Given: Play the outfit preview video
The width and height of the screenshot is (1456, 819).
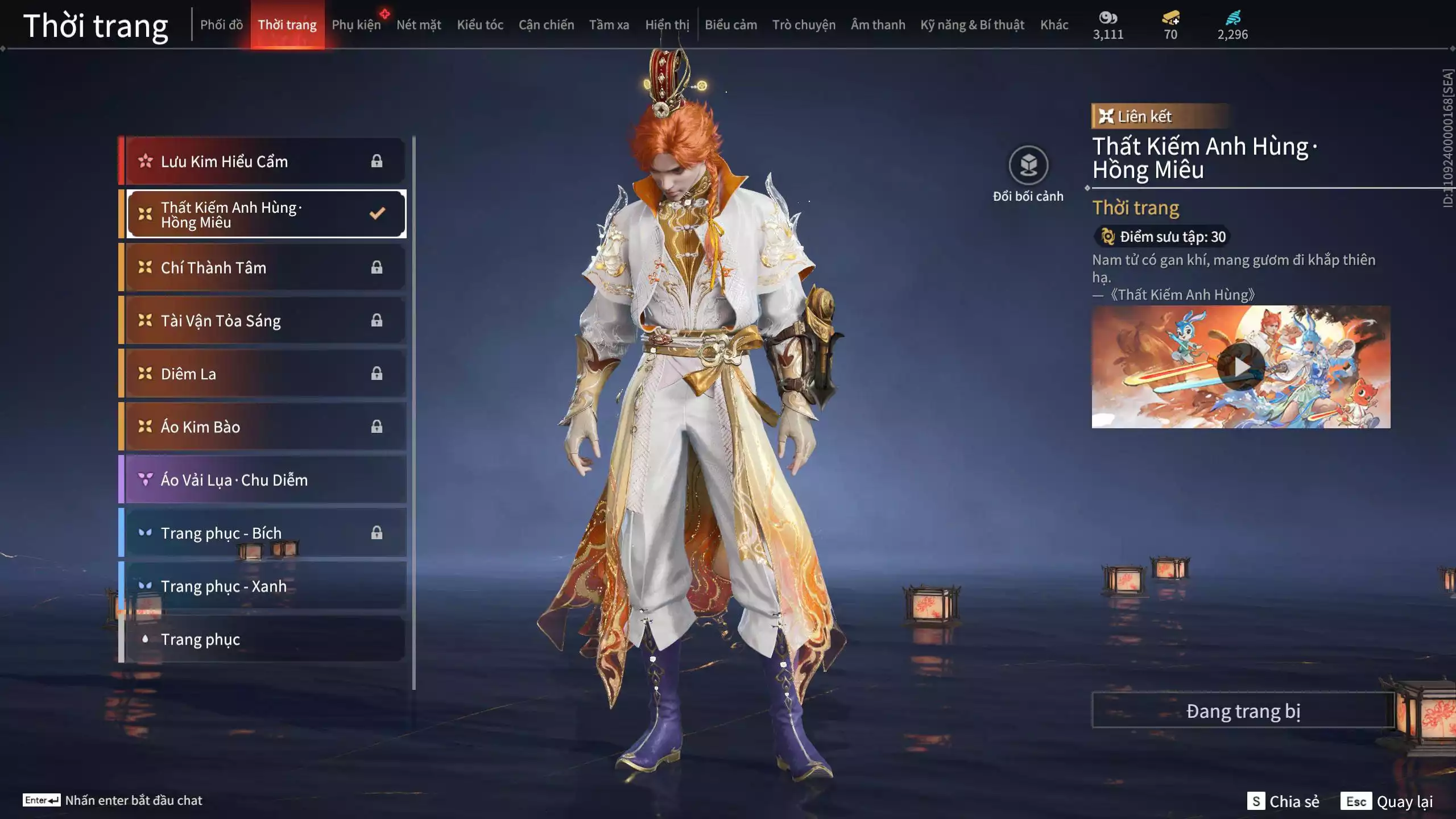Looking at the screenshot, I should coord(1240,367).
